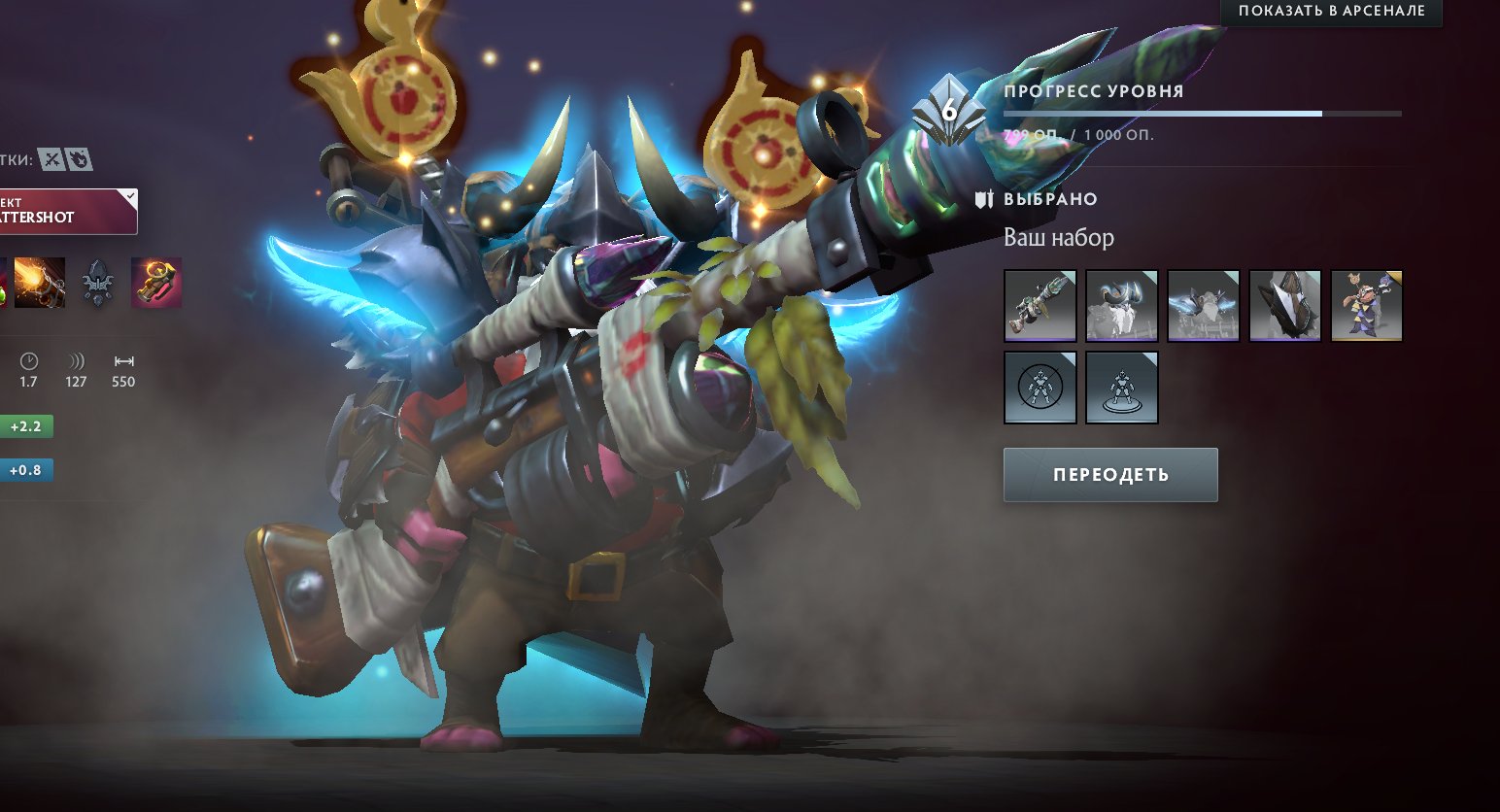Open the glowing blue shoulders item slot
The image size is (1500, 812).
coord(1203,306)
